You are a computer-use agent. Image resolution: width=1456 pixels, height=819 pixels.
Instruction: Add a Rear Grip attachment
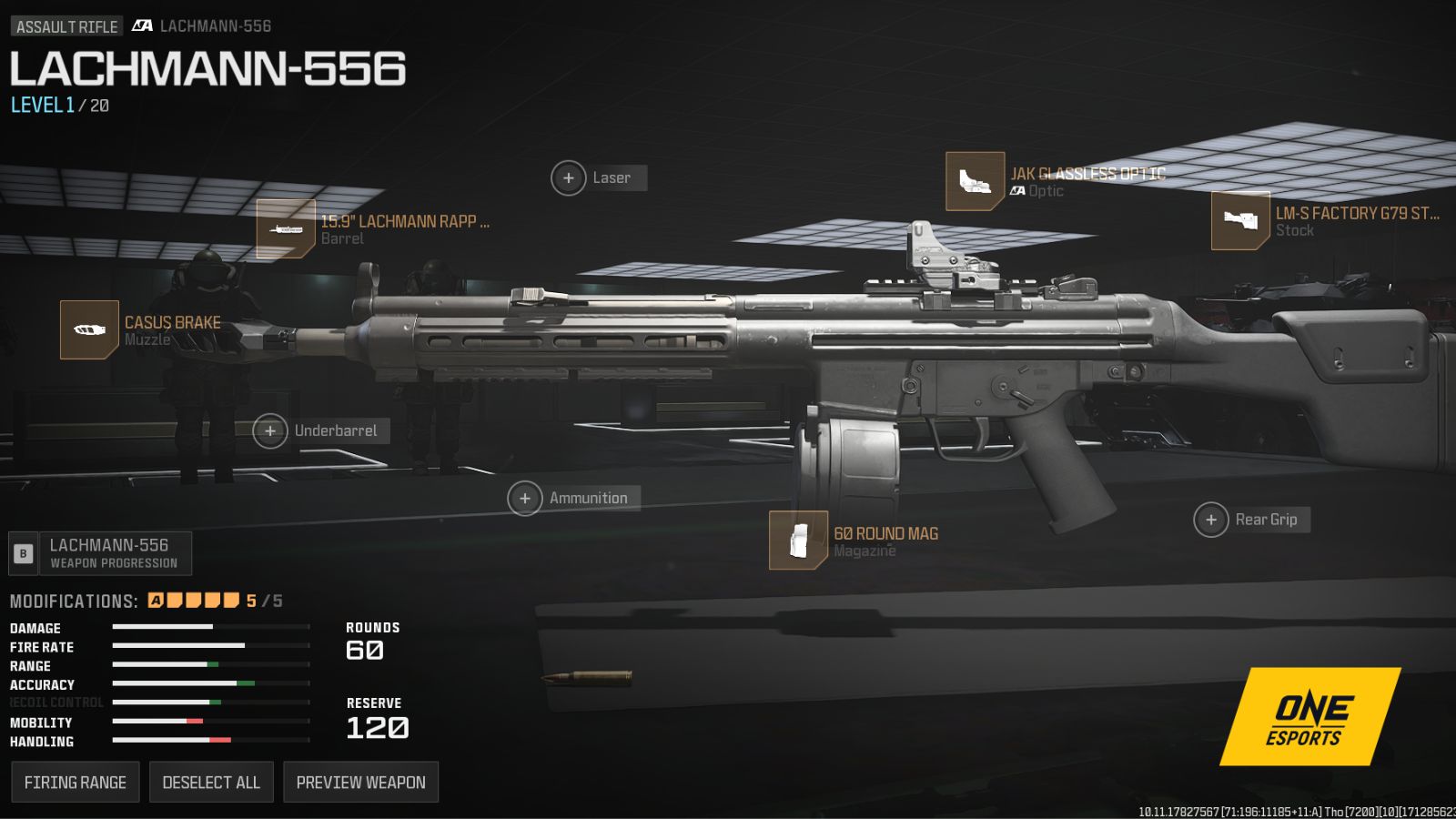(1211, 521)
